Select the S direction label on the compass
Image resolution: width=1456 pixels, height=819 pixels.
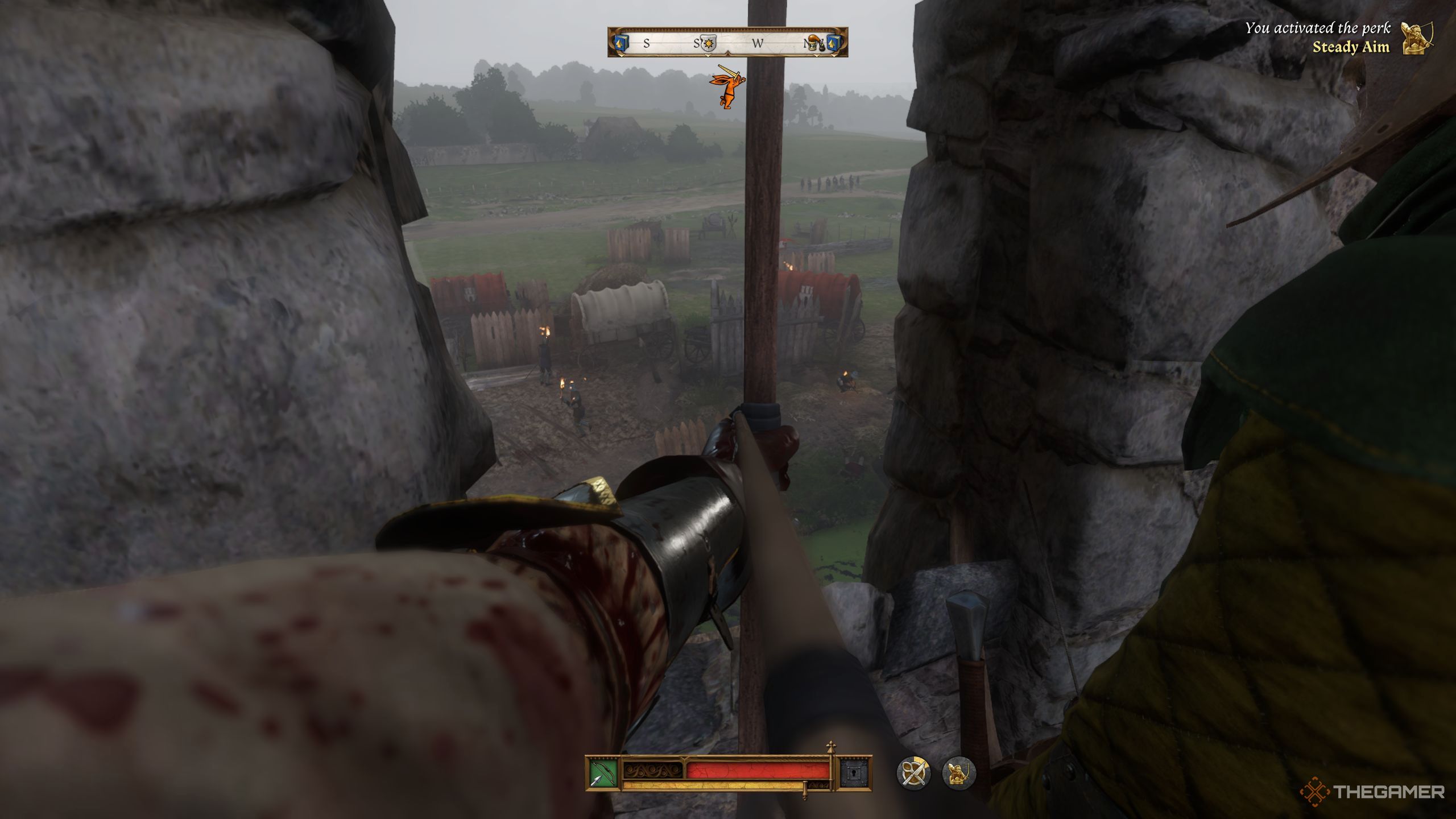[648, 43]
